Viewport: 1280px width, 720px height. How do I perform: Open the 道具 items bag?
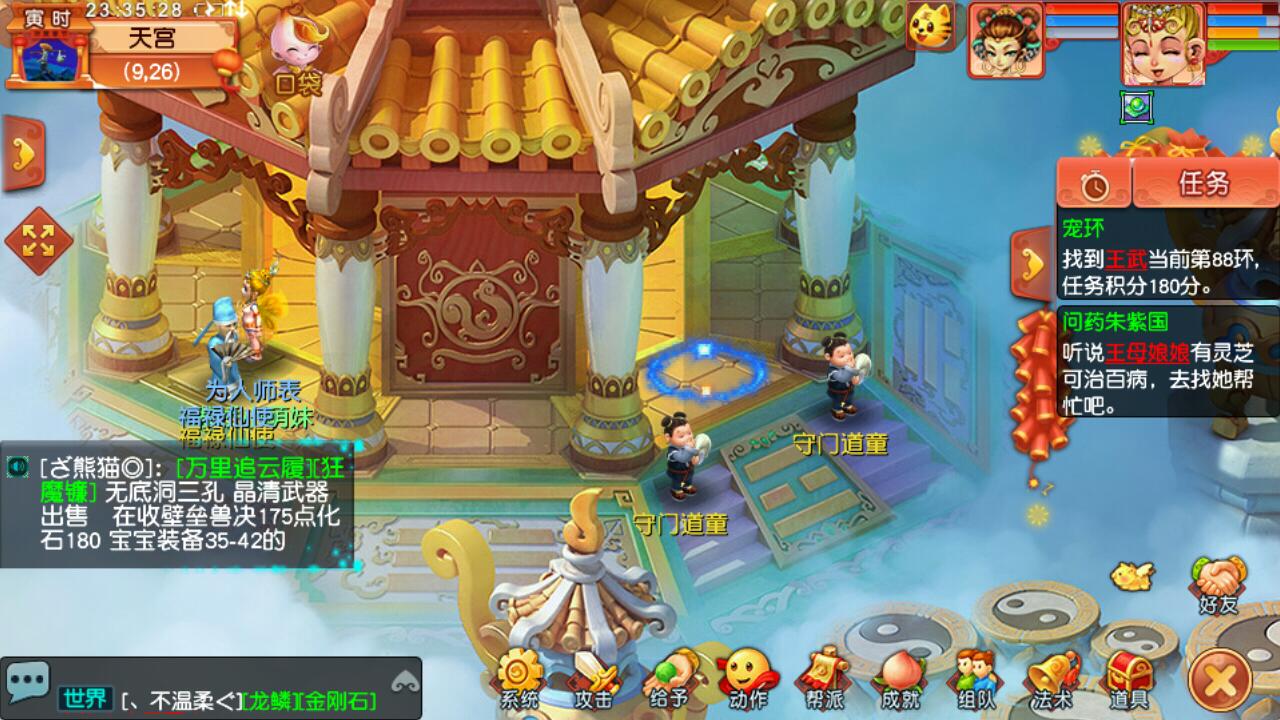pos(1127,677)
